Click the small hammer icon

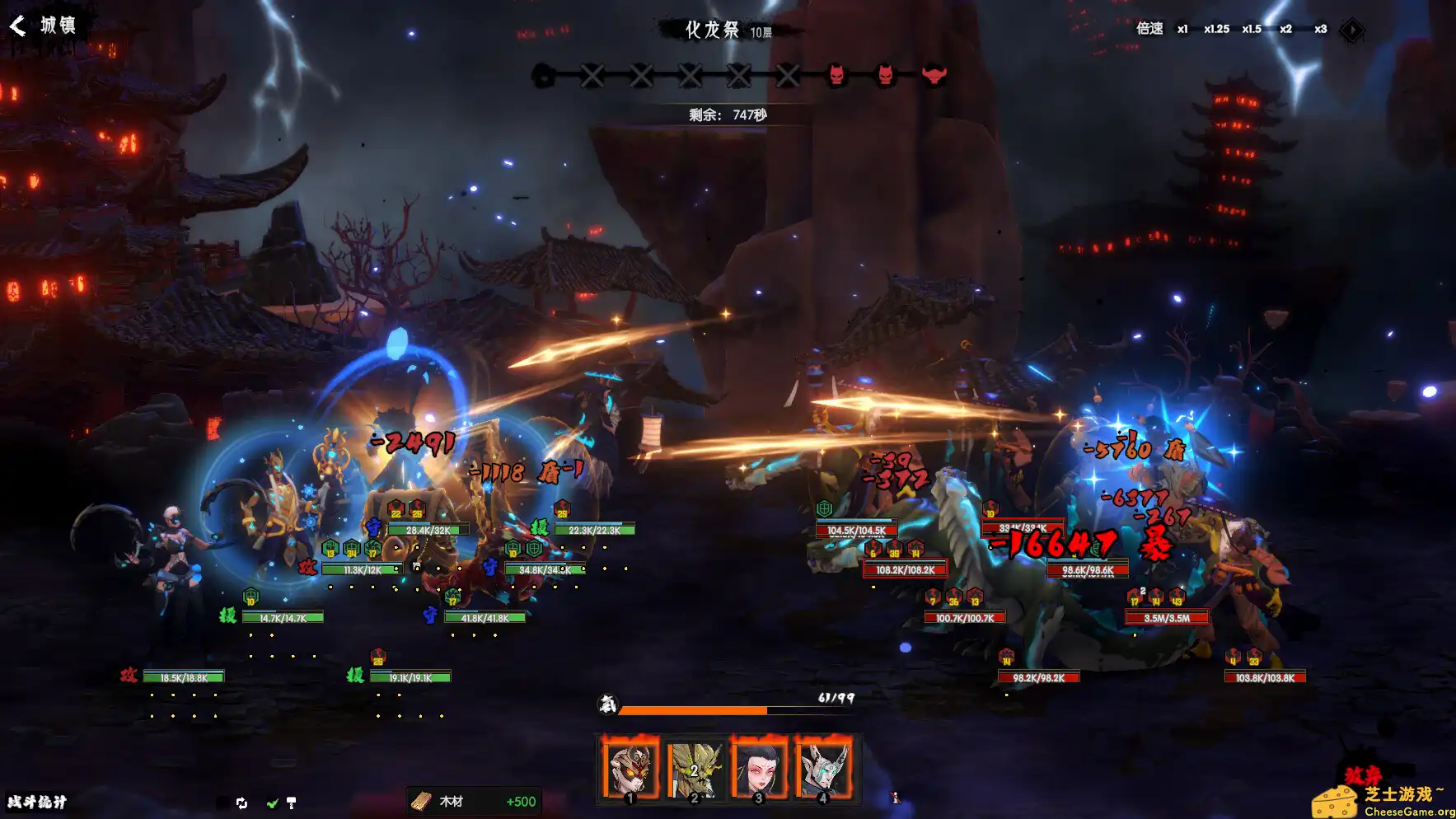tap(291, 803)
